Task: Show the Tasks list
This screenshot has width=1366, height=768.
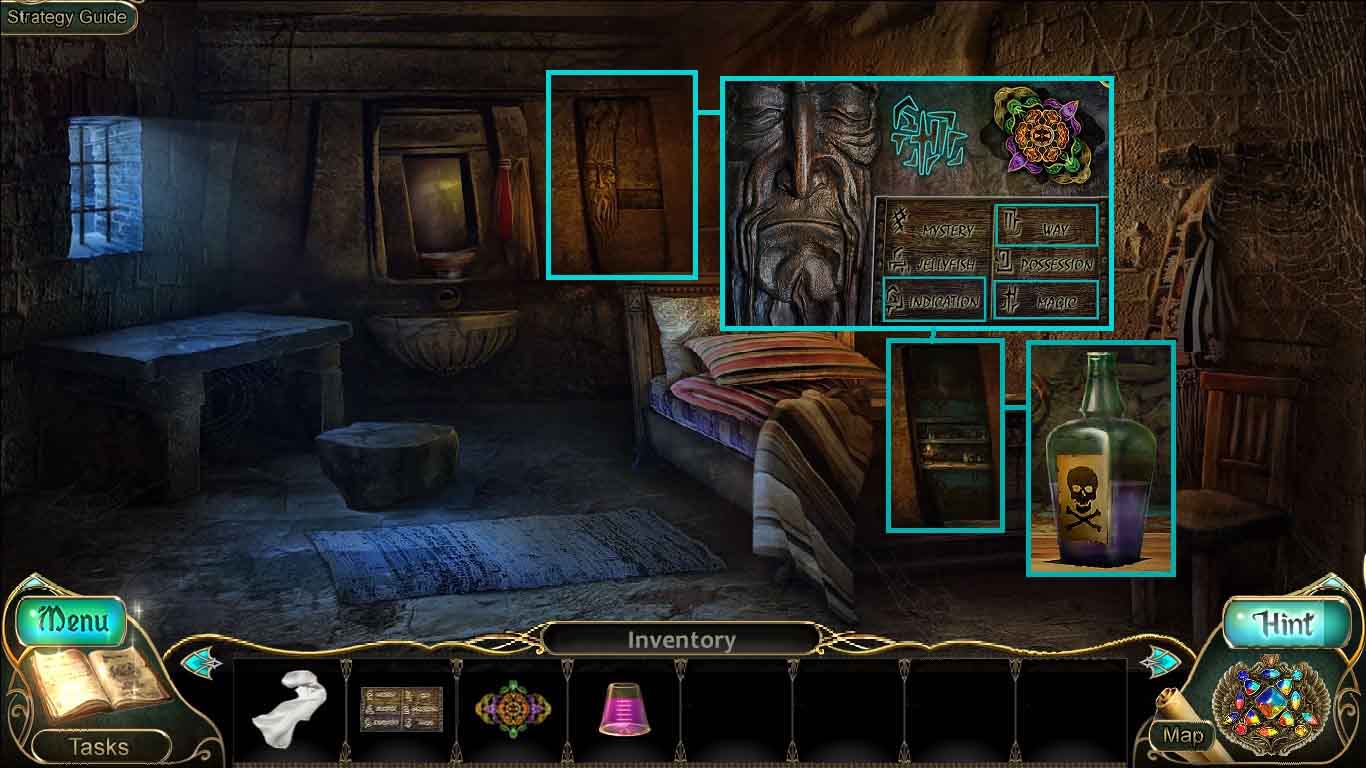Action: (x=98, y=746)
